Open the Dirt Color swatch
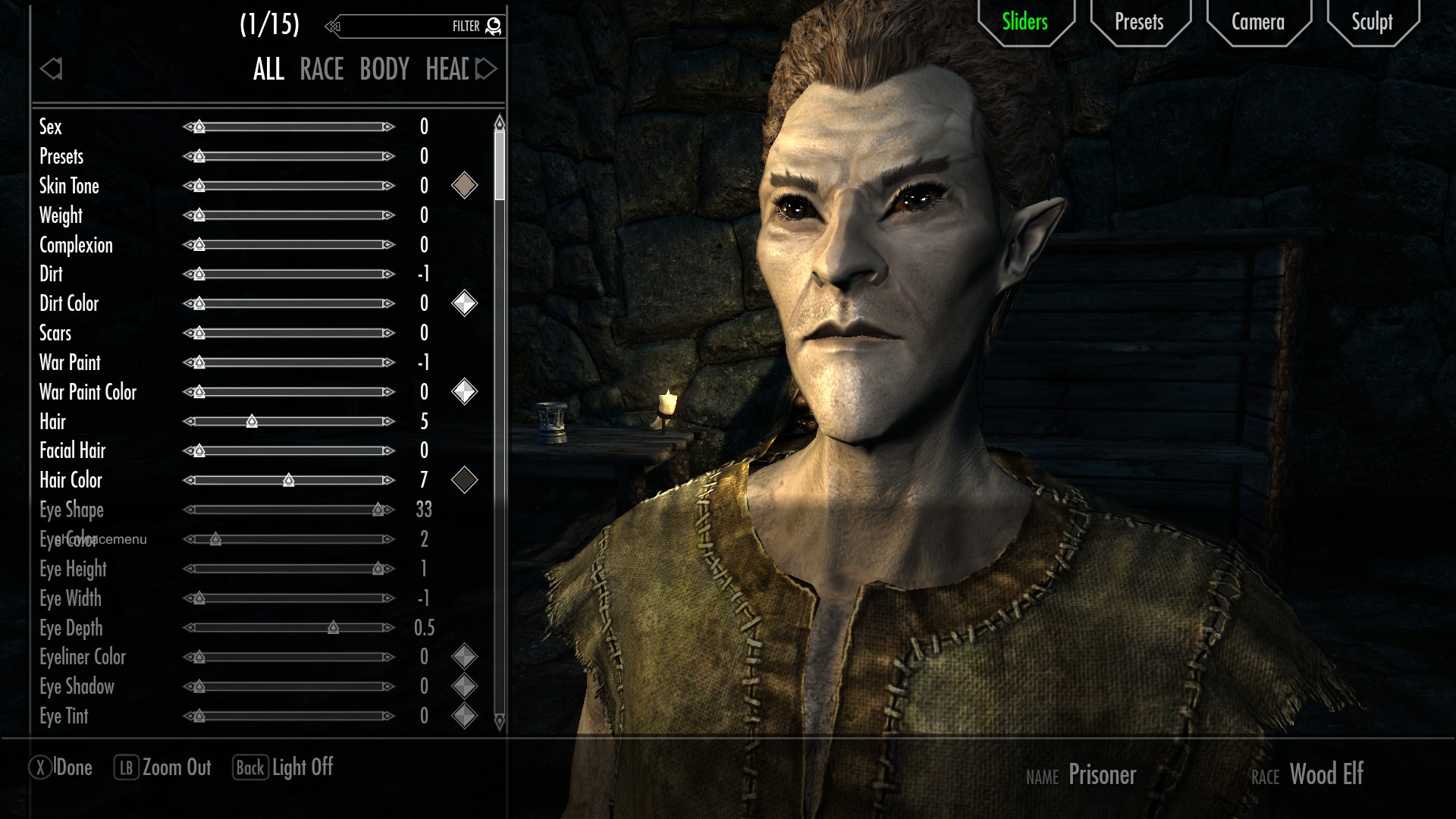 point(464,303)
